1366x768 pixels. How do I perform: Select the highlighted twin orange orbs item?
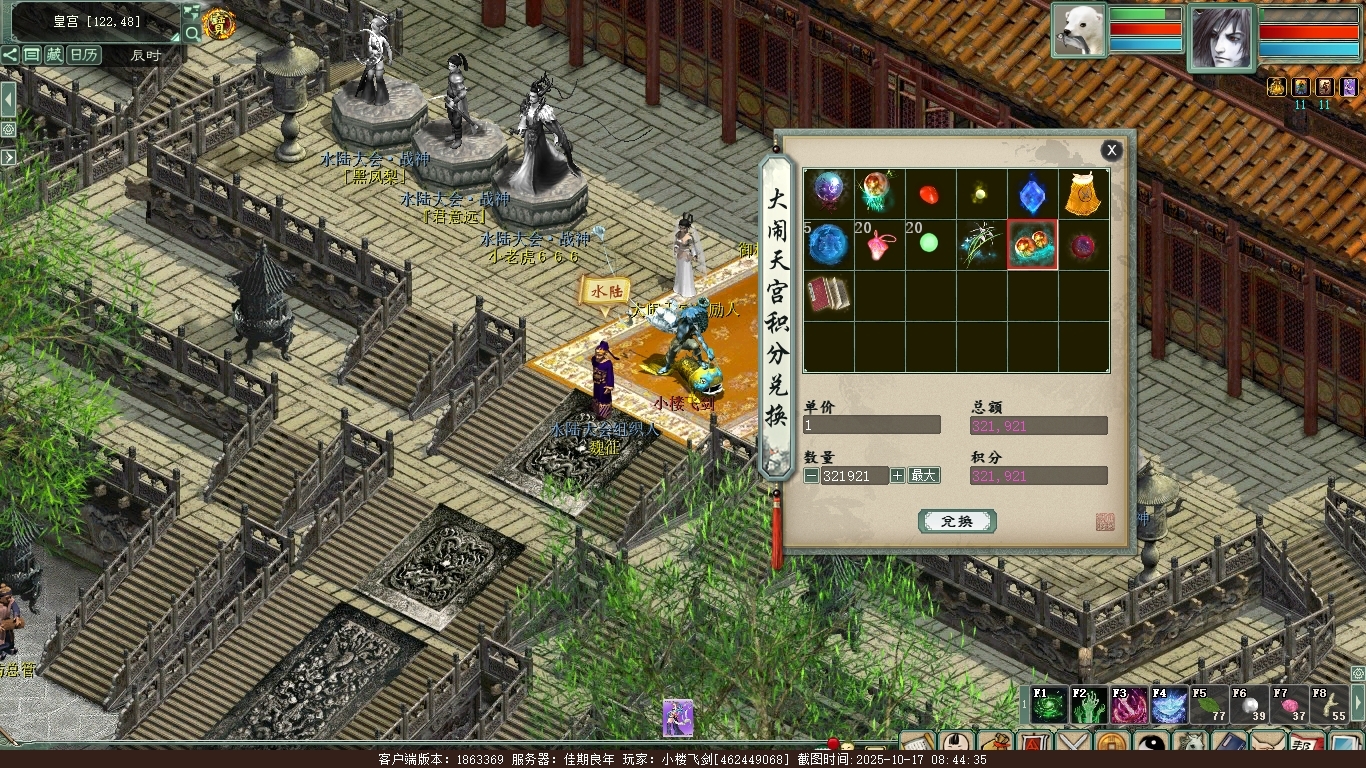(1032, 245)
